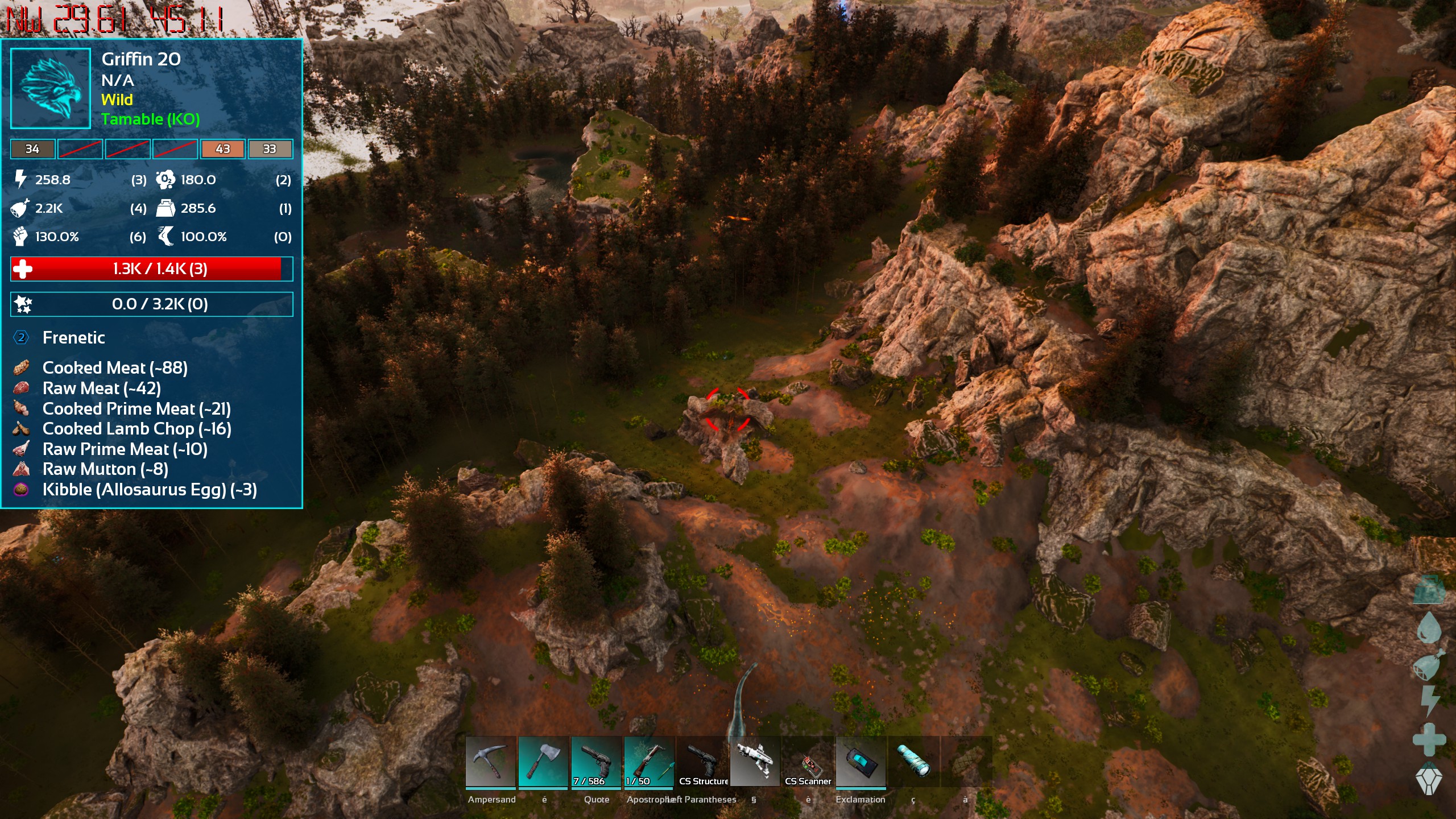Equip the white sci-fi rifle
1456x819 pixels.
pos(755,762)
